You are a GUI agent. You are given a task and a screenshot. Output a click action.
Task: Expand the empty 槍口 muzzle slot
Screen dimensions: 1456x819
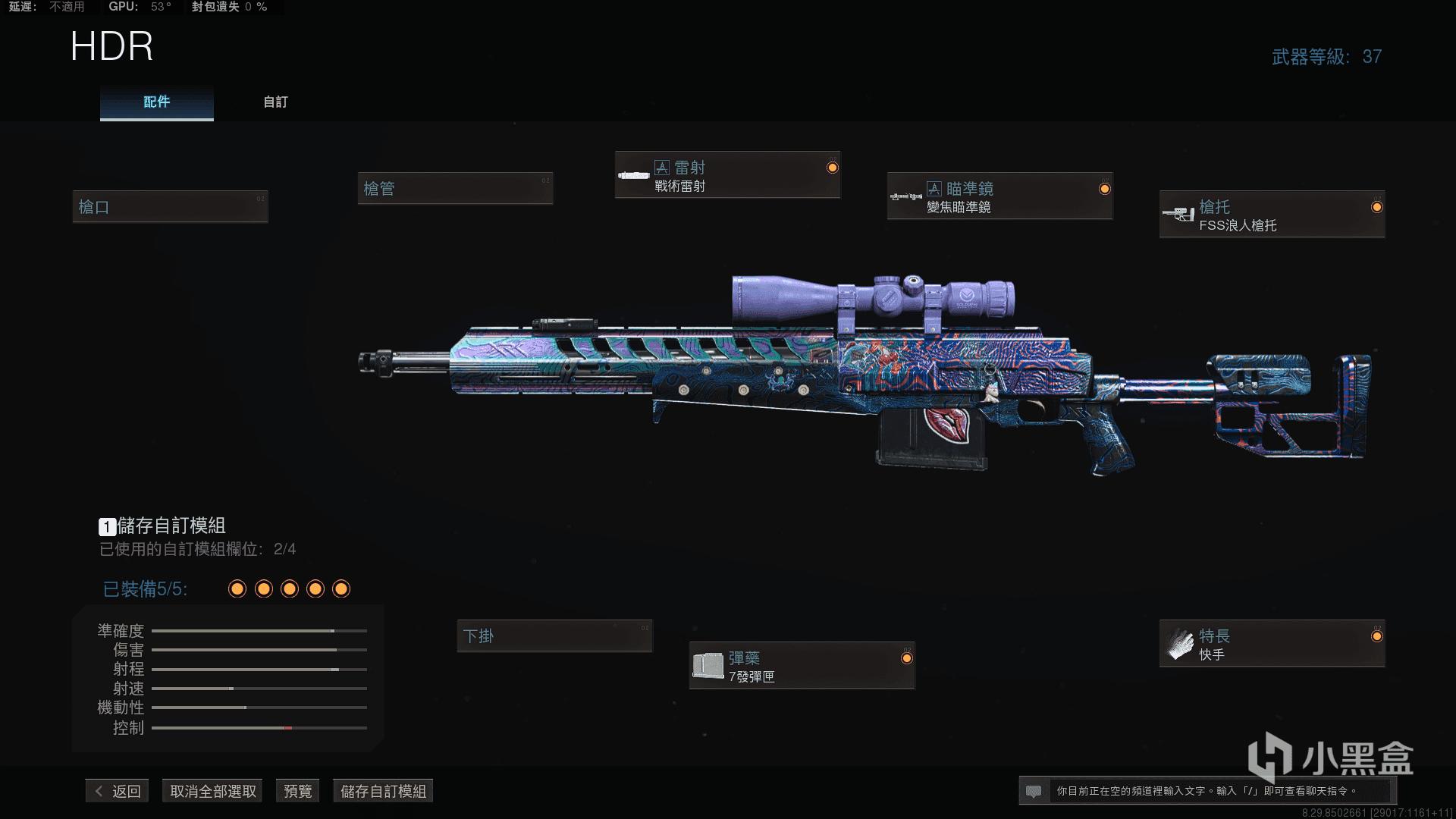(x=170, y=206)
